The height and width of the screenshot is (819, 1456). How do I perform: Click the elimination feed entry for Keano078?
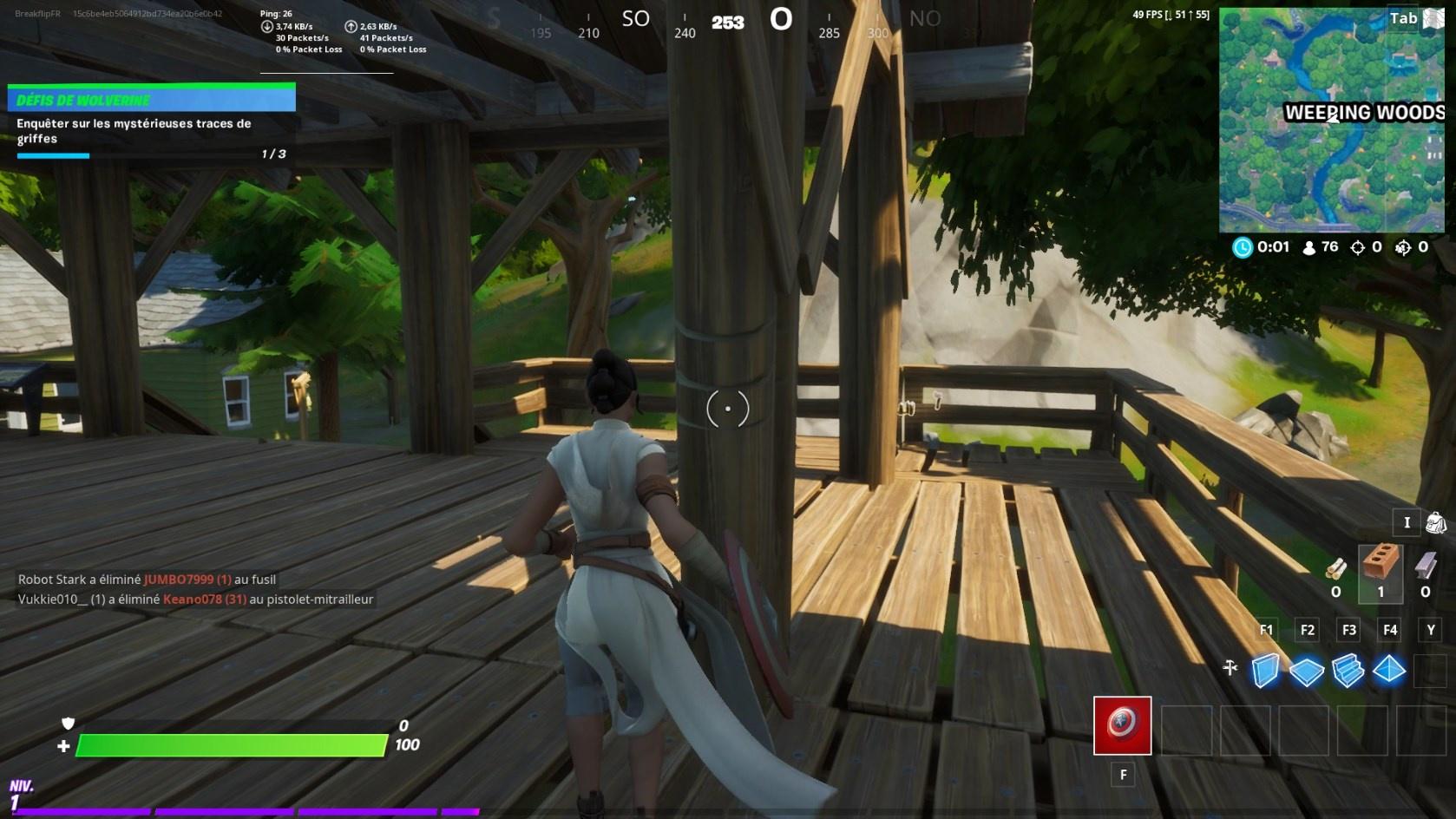coord(193,599)
